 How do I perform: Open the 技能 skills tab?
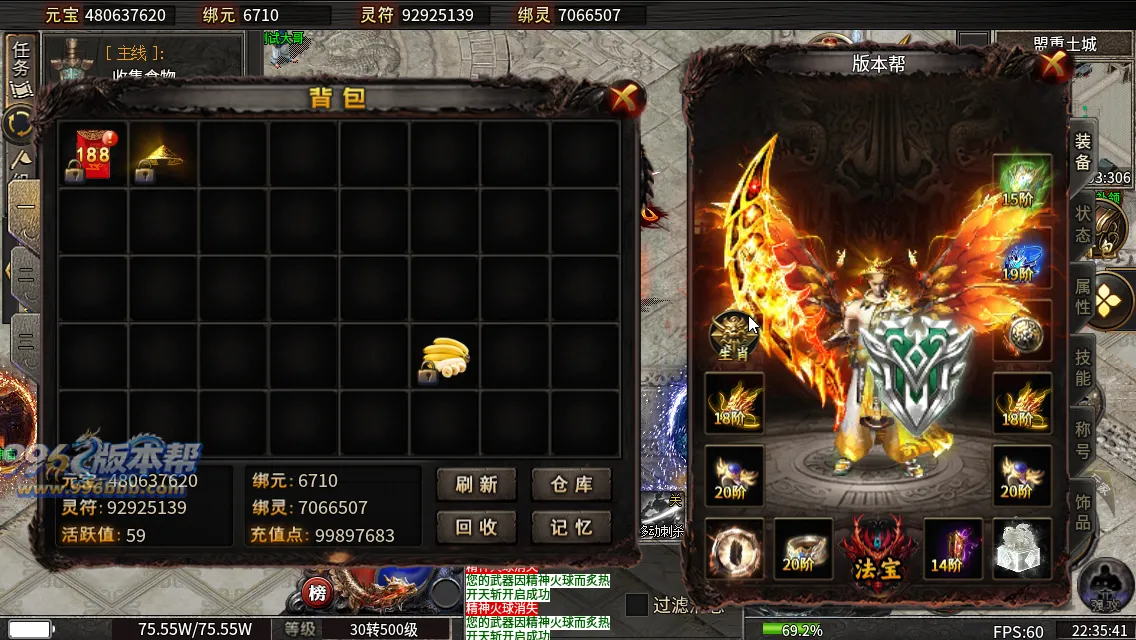pos(1083,368)
